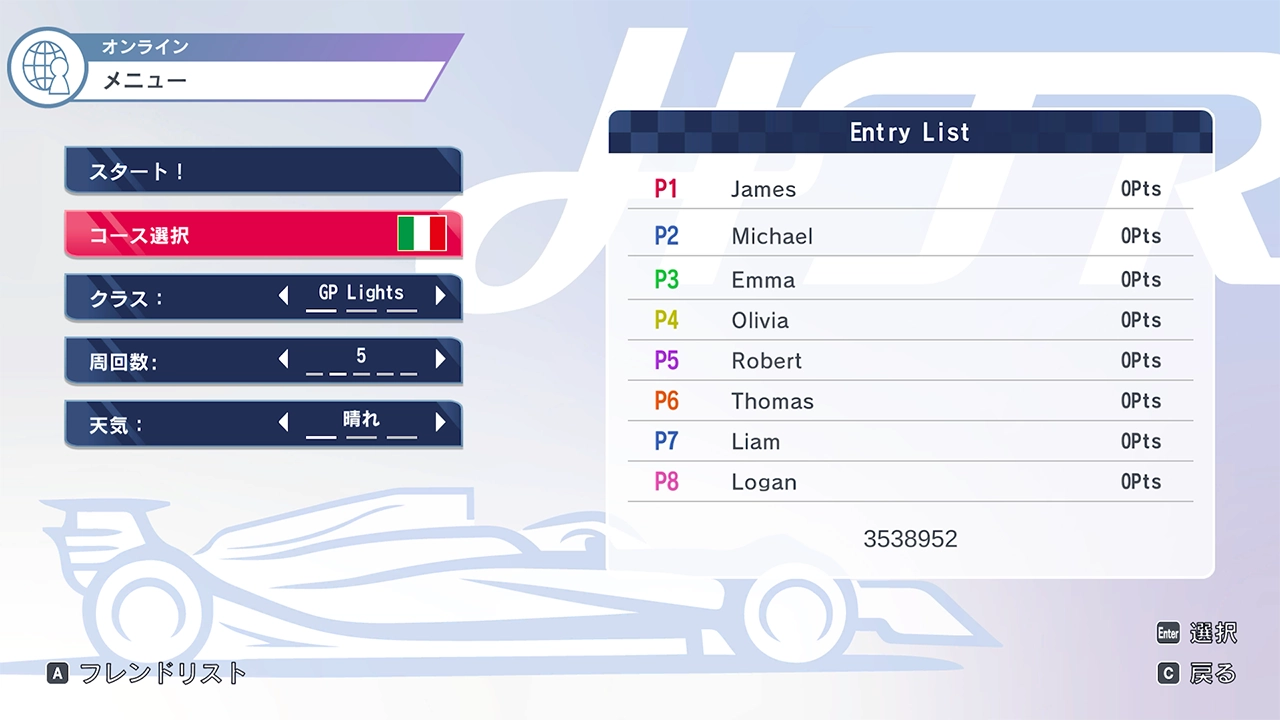
Task: Select Michael in the Entry List
Action: click(x=910, y=236)
